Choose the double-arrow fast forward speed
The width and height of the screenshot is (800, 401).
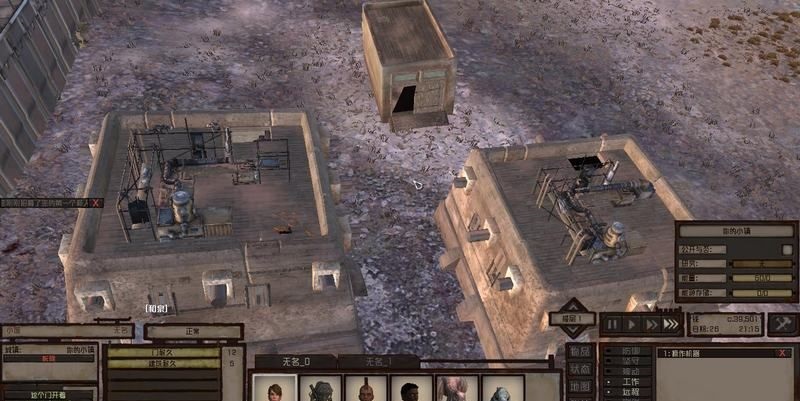point(652,324)
